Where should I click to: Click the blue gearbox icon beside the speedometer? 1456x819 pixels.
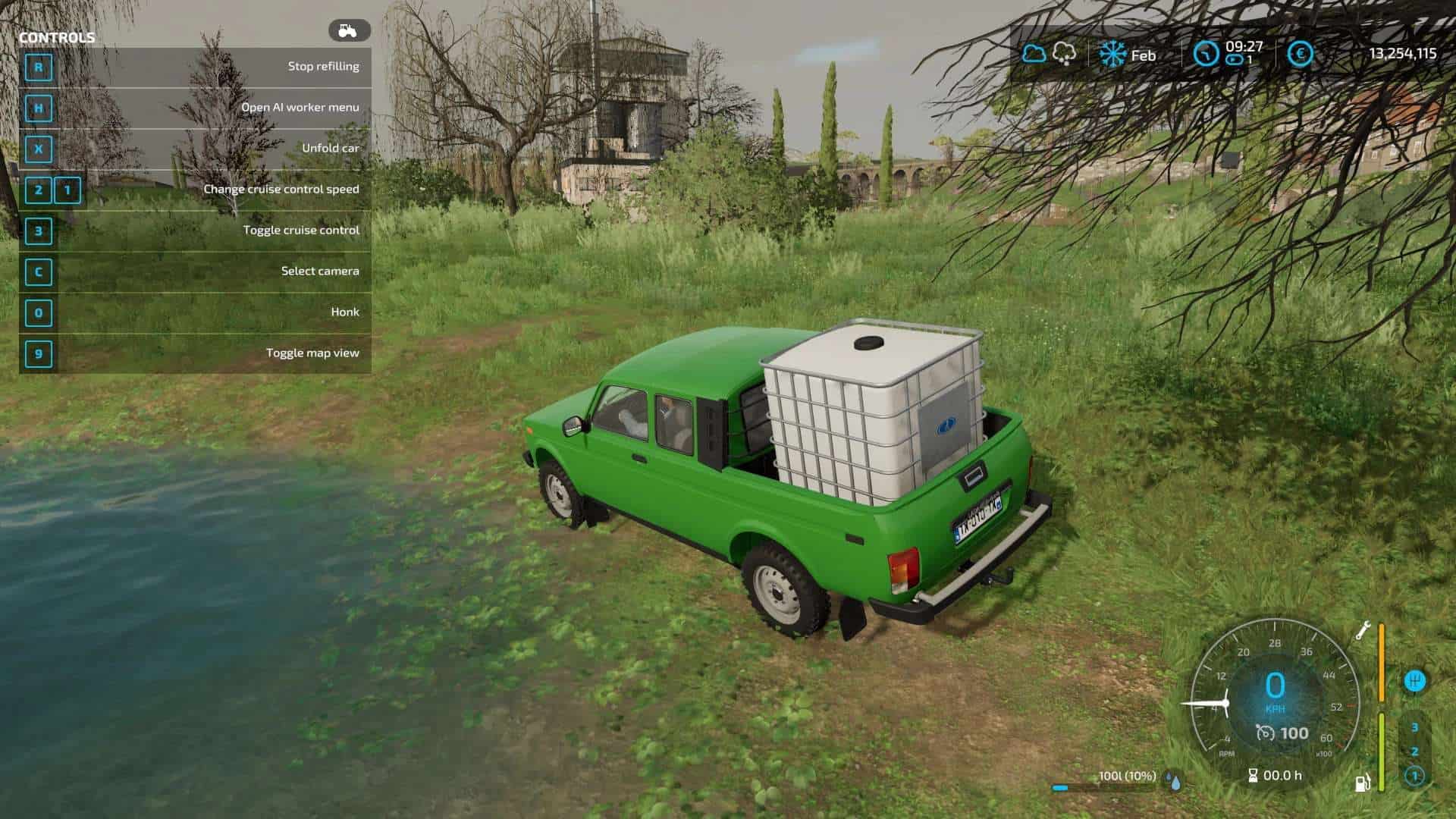[1414, 680]
